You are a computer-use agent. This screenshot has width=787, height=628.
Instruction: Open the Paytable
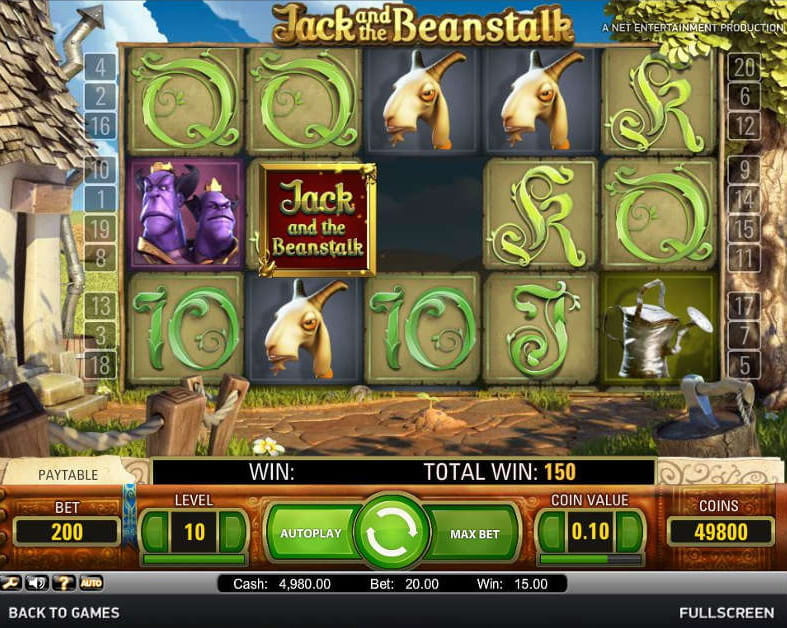[67, 474]
